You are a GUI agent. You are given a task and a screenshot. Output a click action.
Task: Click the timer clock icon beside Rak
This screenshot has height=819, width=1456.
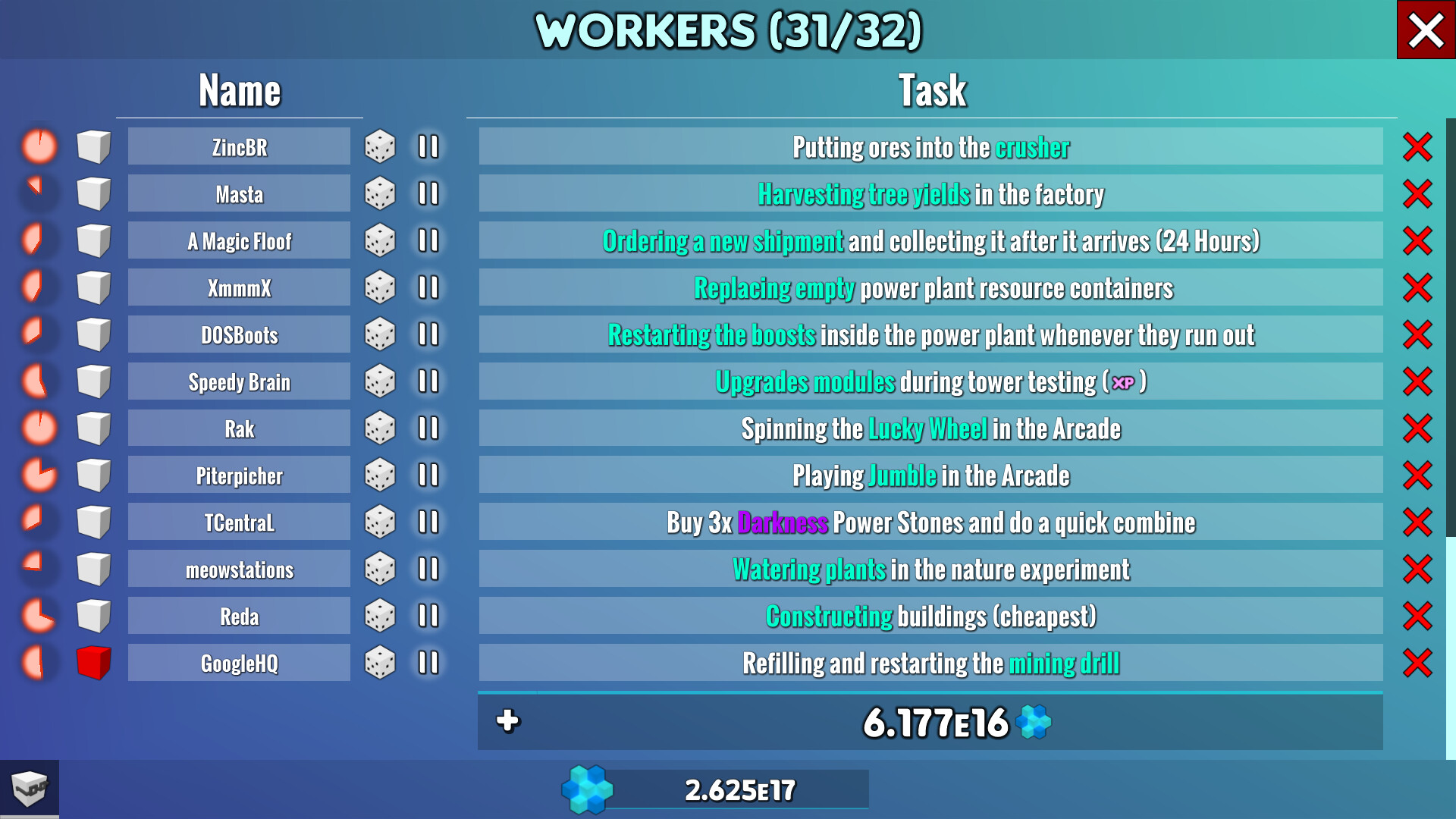click(37, 428)
